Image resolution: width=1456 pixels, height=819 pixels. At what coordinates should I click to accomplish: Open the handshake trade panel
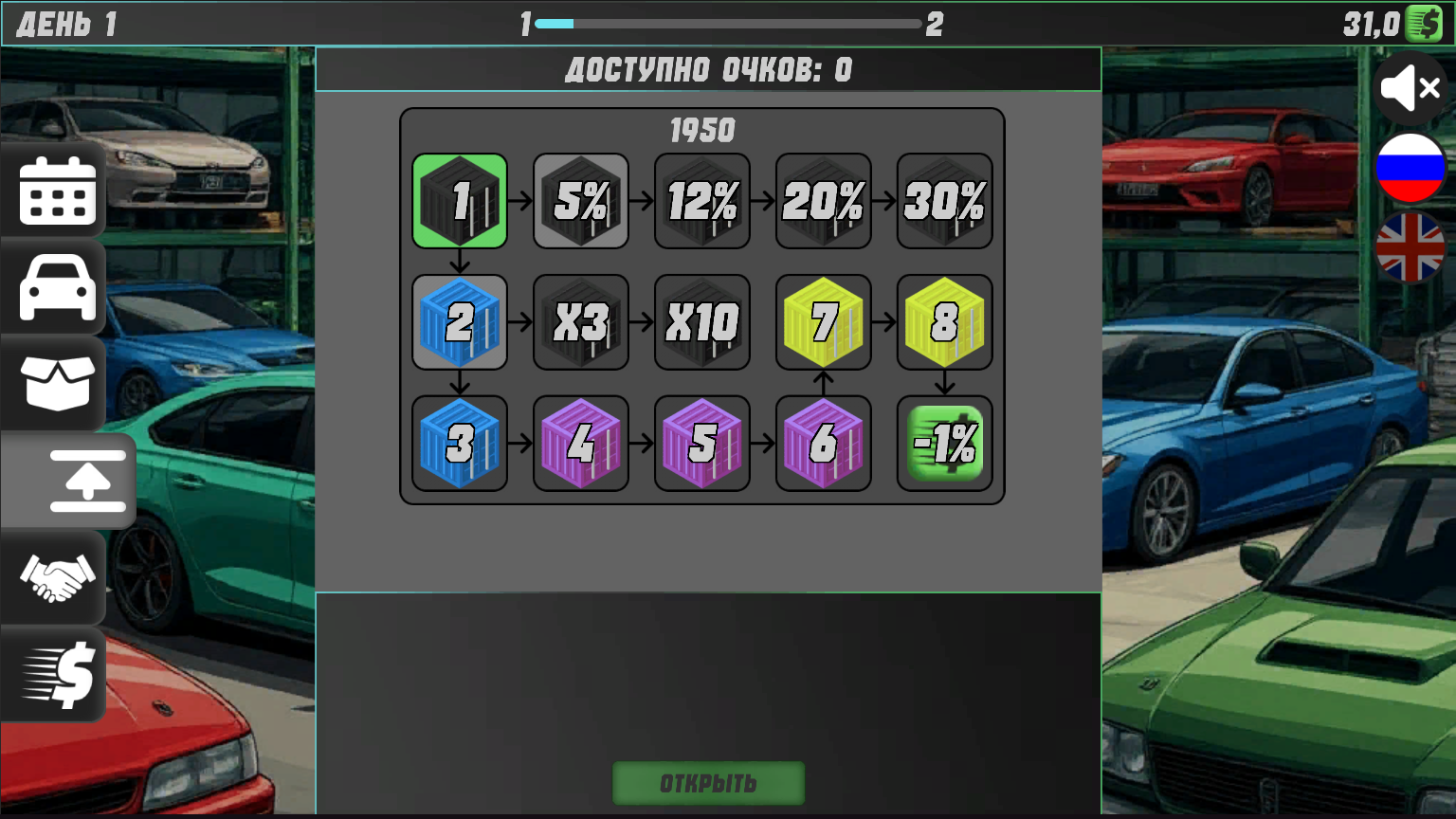[x=54, y=578]
